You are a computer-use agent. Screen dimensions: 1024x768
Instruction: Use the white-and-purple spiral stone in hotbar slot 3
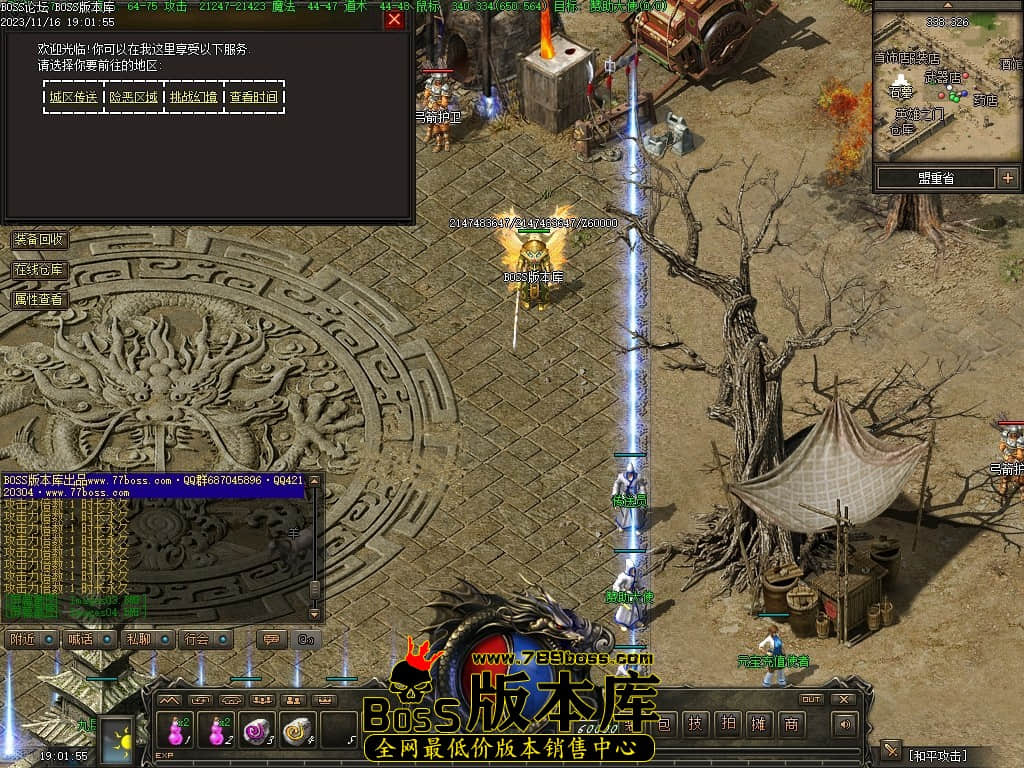(x=257, y=730)
